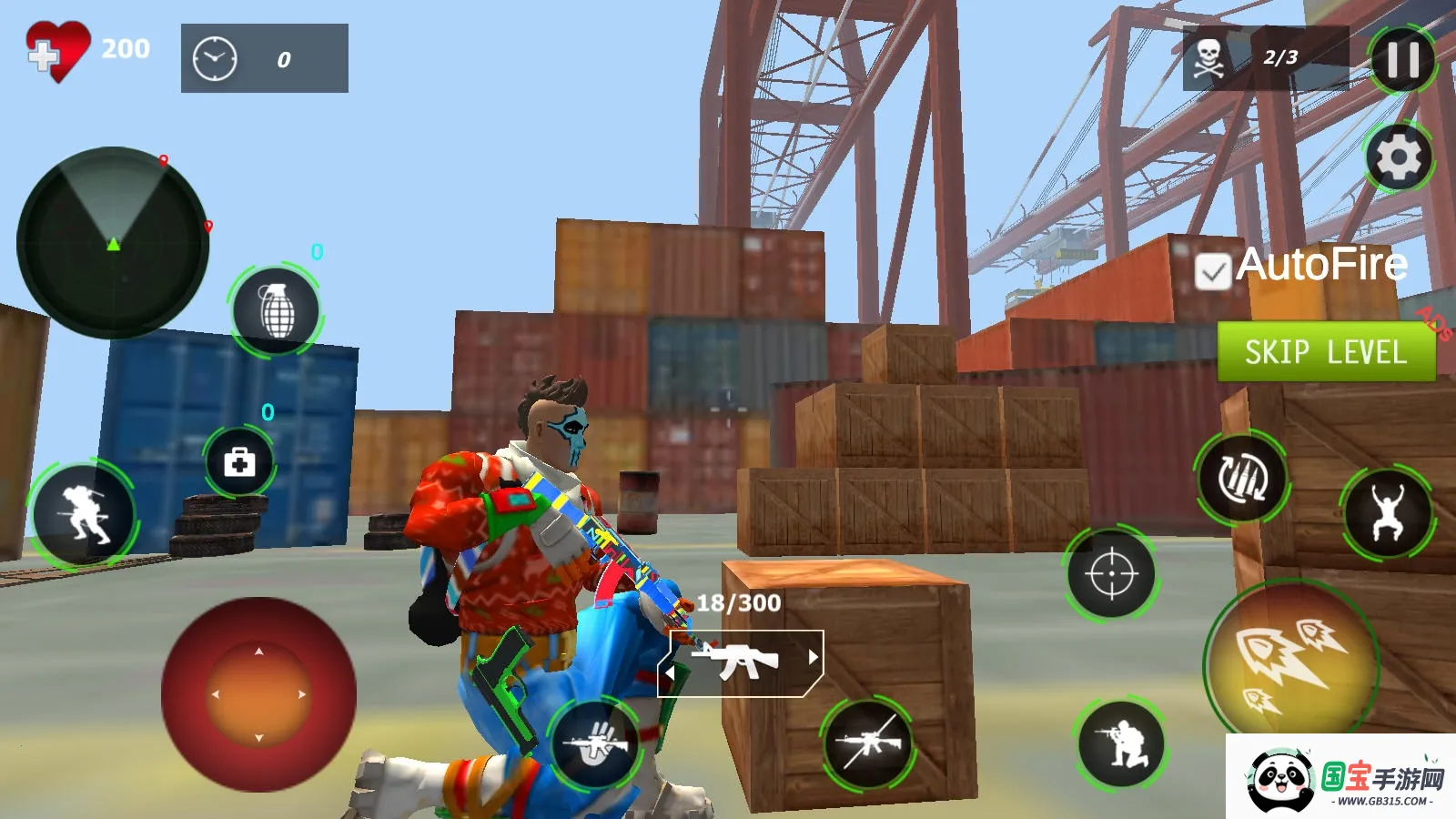Open the gear settings menu

1399,157
